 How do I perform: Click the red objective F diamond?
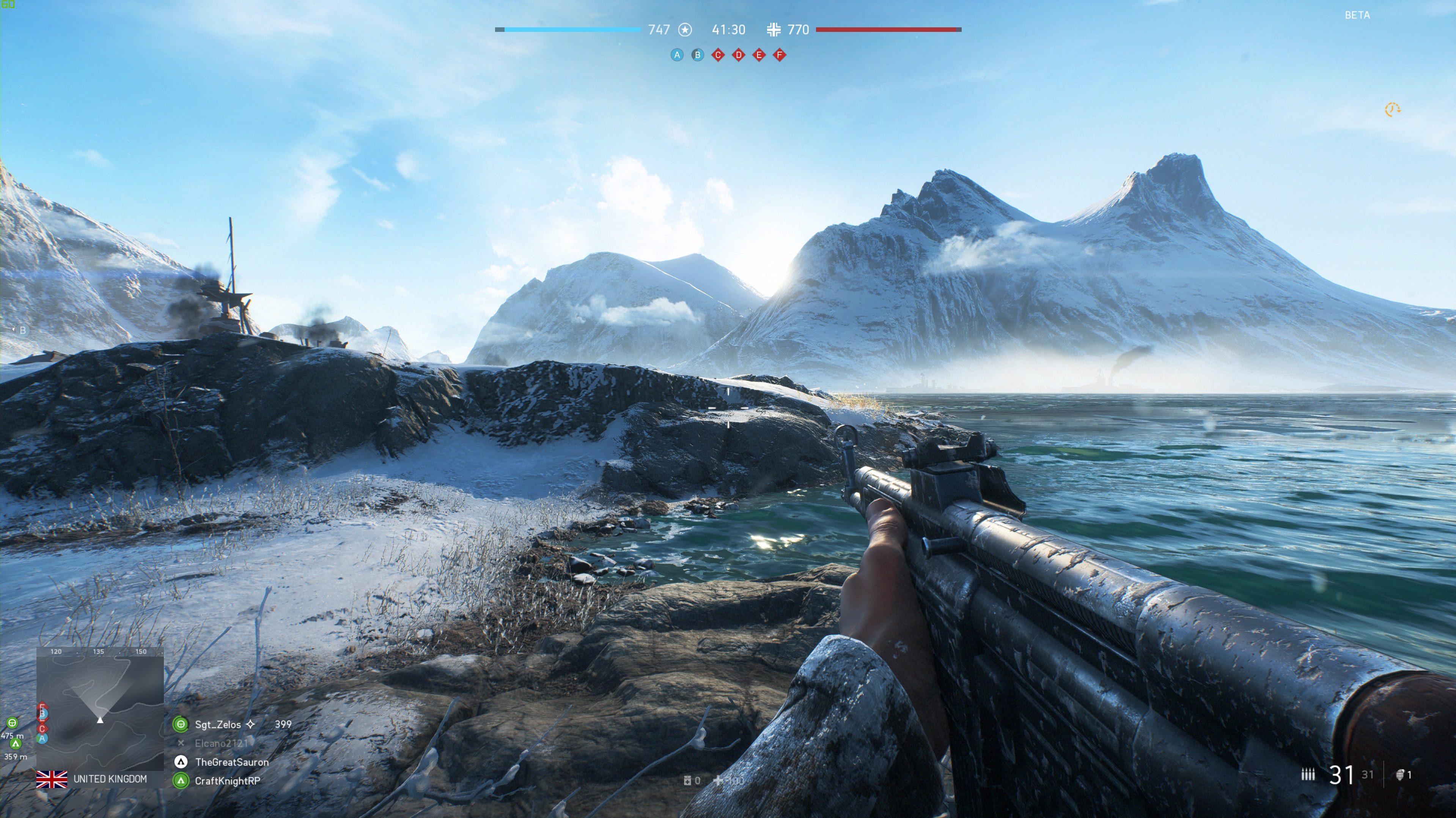tap(780, 55)
